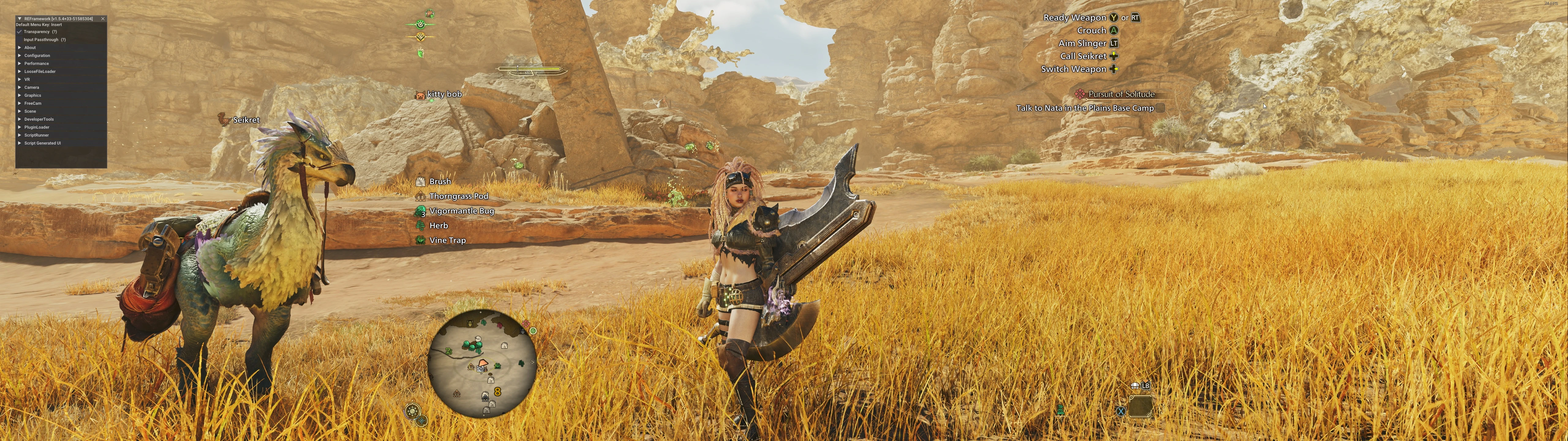Toggle the Transparency checkbox

20,32
